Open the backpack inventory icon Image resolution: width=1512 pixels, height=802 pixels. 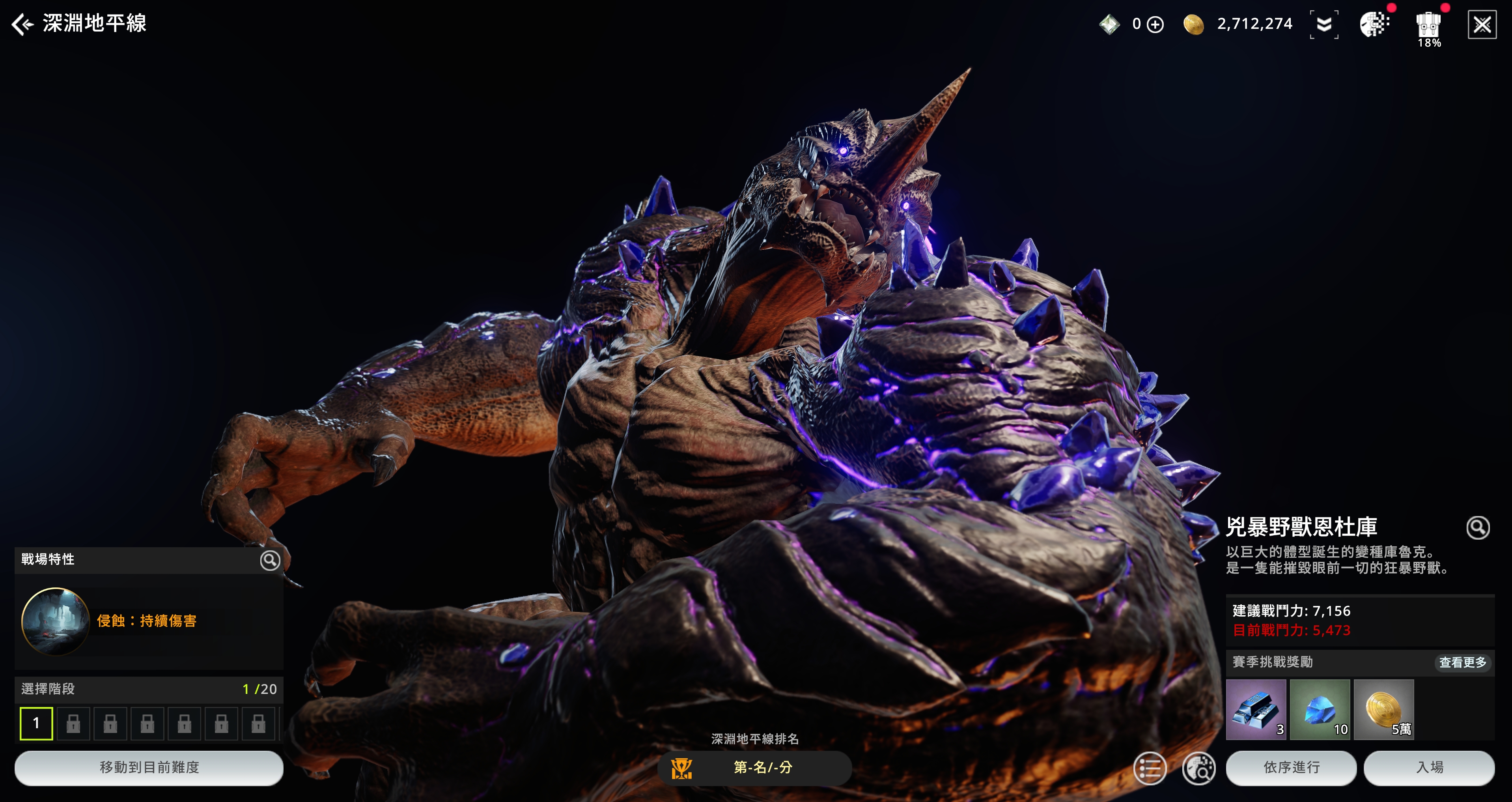[x=1428, y=26]
